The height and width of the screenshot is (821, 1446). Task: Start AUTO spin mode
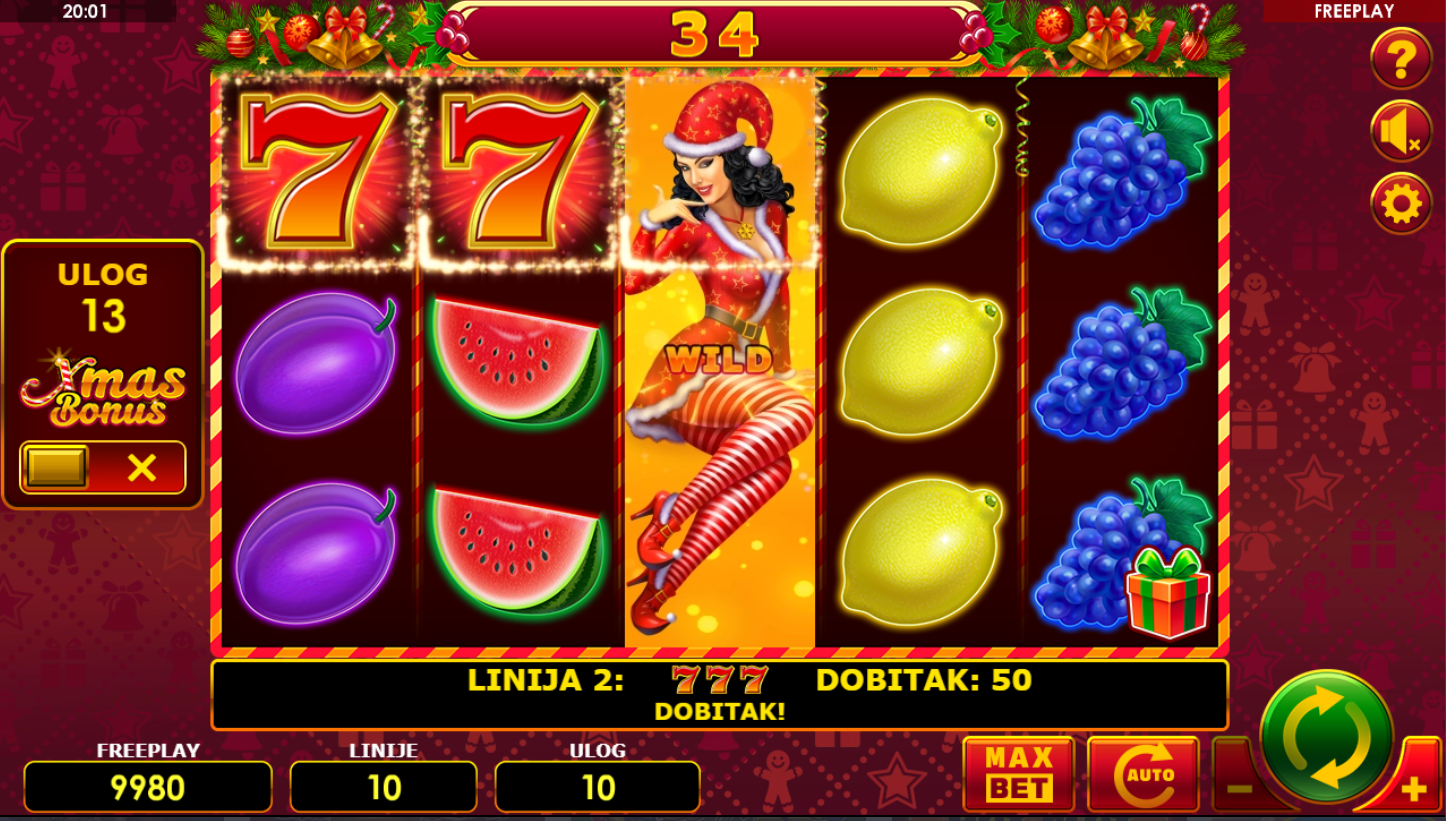(x=1142, y=773)
